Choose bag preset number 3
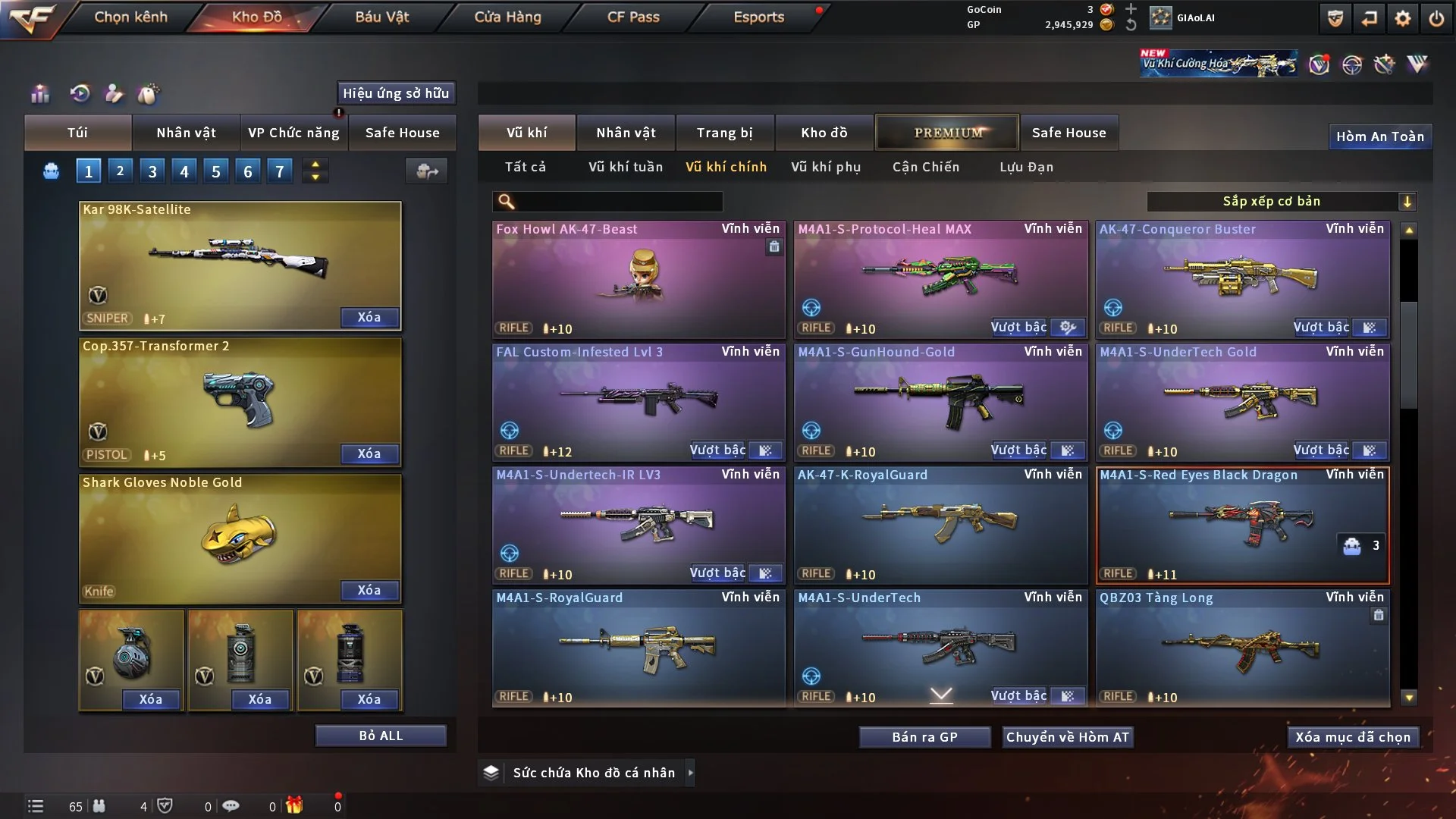This screenshot has height=819, width=1456. 152,171
